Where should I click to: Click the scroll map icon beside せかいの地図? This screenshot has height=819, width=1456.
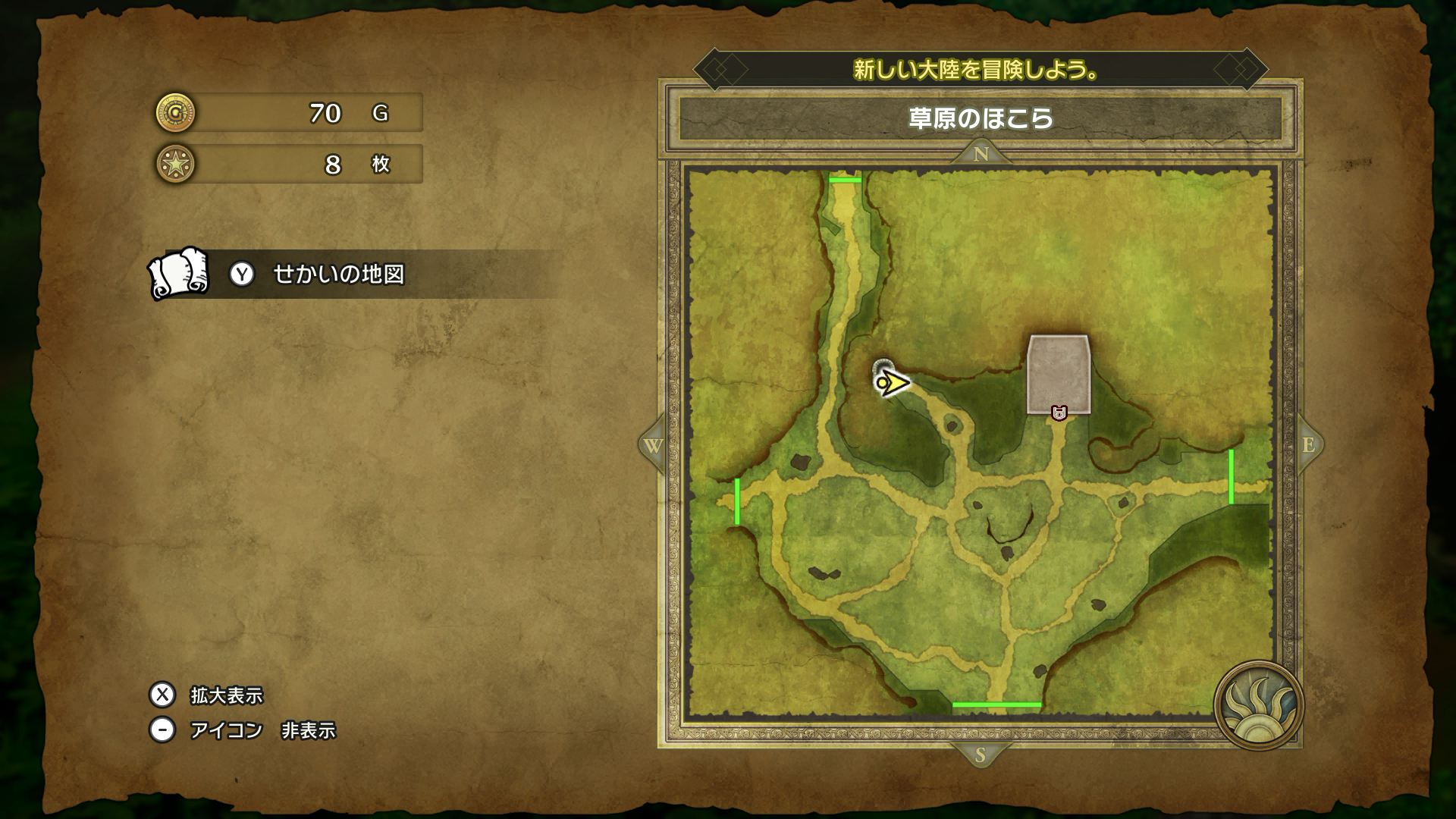click(179, 274)
